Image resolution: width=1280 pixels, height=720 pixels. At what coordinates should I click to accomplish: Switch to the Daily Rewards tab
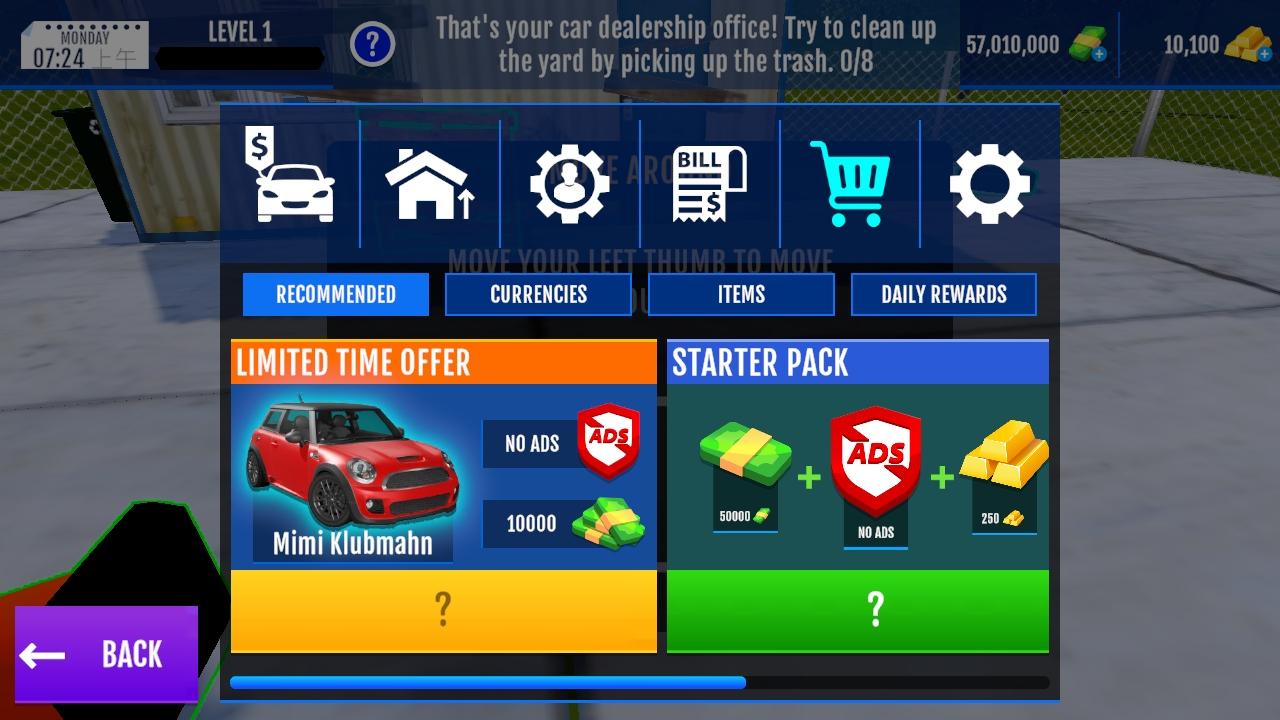943,294
